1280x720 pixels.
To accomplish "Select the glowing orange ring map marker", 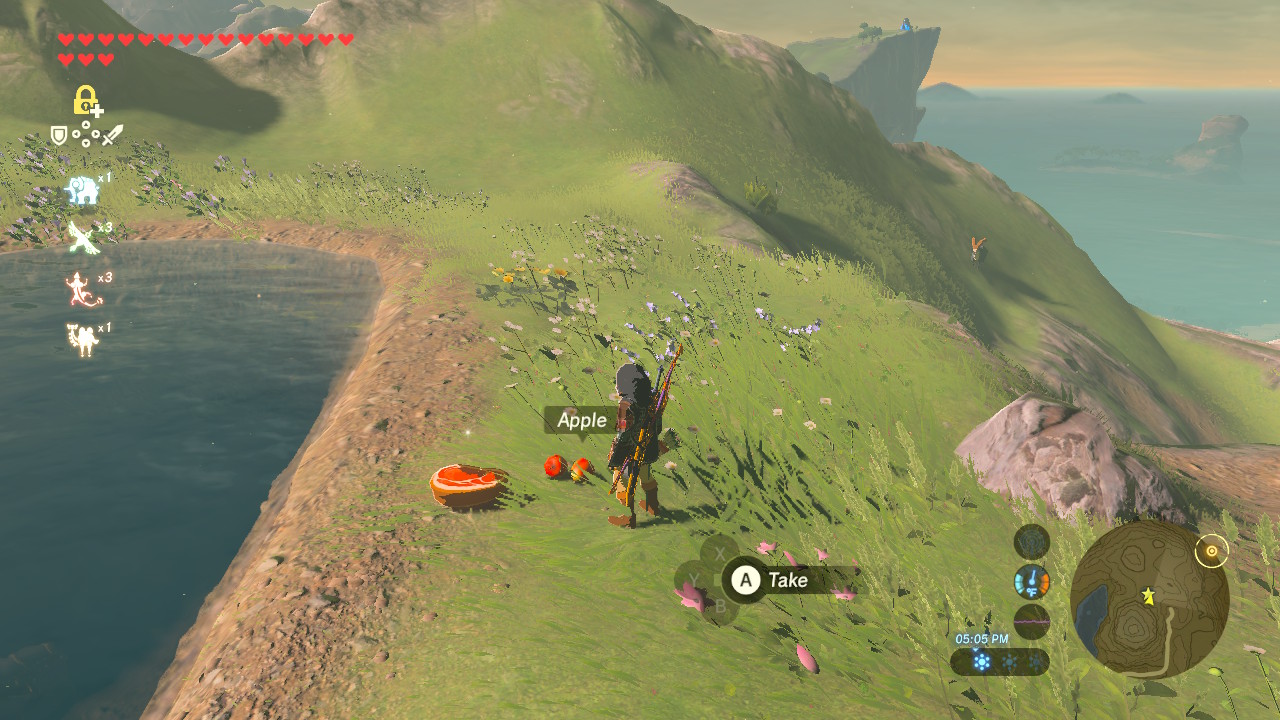I will (1212, 551).
